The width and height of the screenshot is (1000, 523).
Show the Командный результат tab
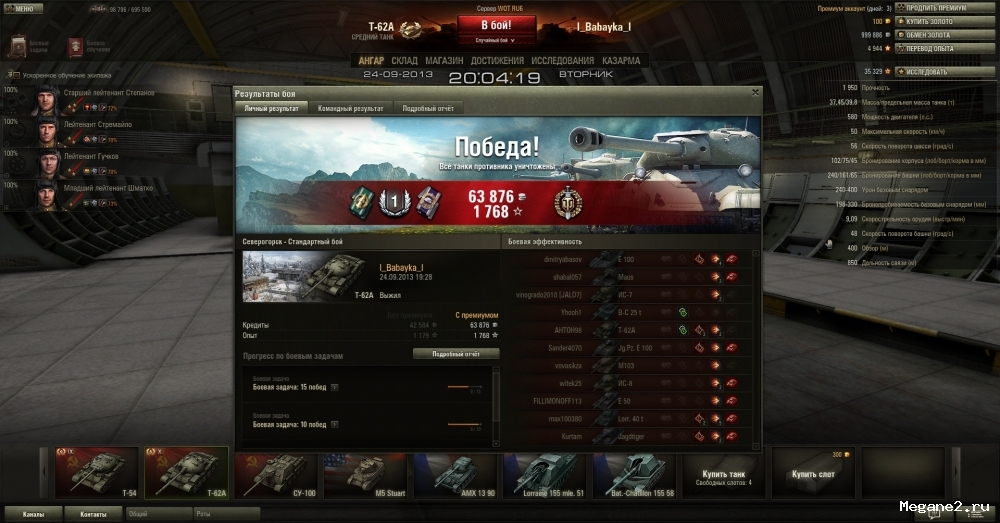[350, 108]
